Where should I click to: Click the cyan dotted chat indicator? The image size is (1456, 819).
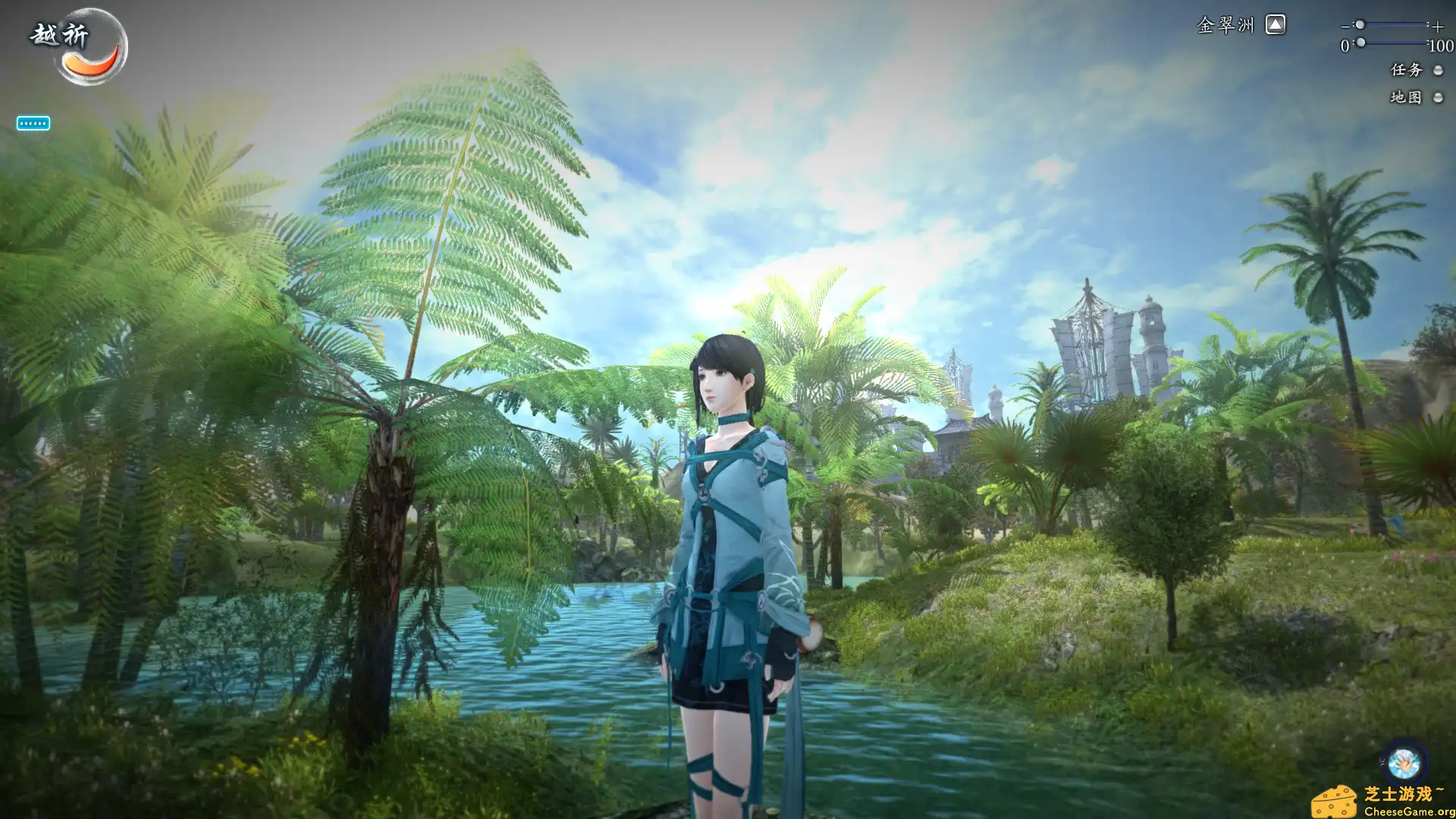coord(32,123)
